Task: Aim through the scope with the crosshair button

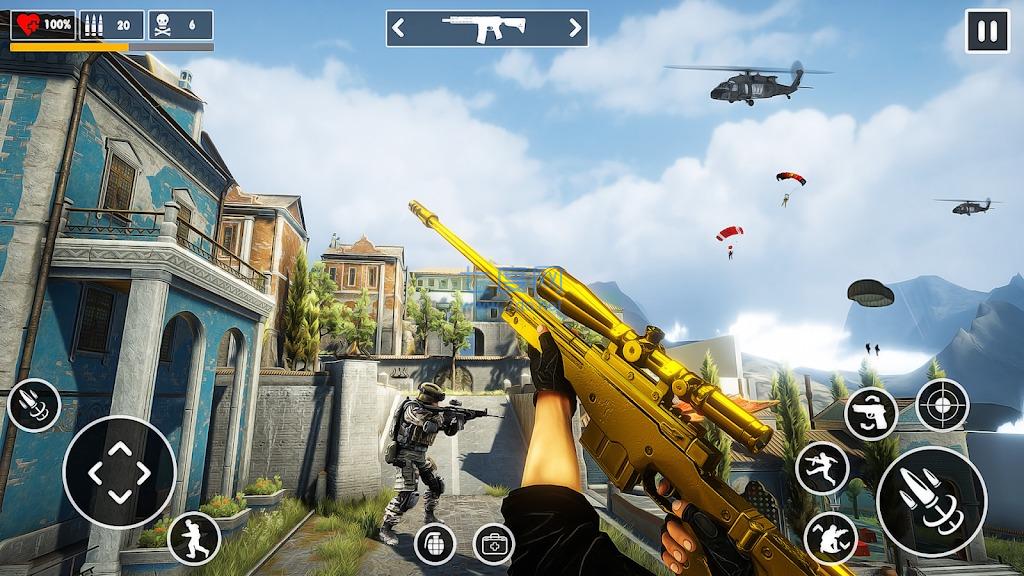Action: [942, 405]
